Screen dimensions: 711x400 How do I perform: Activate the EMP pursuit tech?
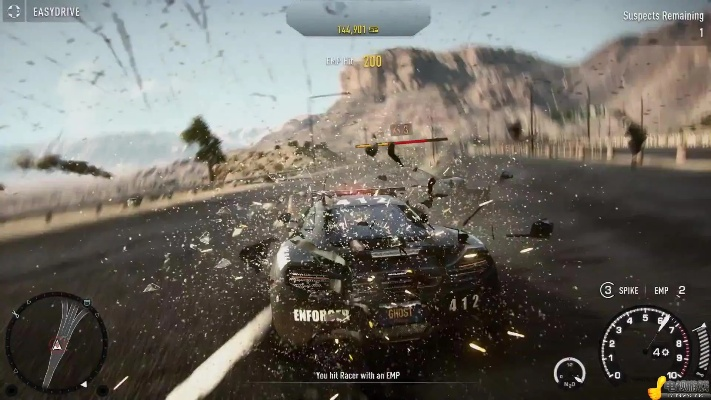(667, 290)
